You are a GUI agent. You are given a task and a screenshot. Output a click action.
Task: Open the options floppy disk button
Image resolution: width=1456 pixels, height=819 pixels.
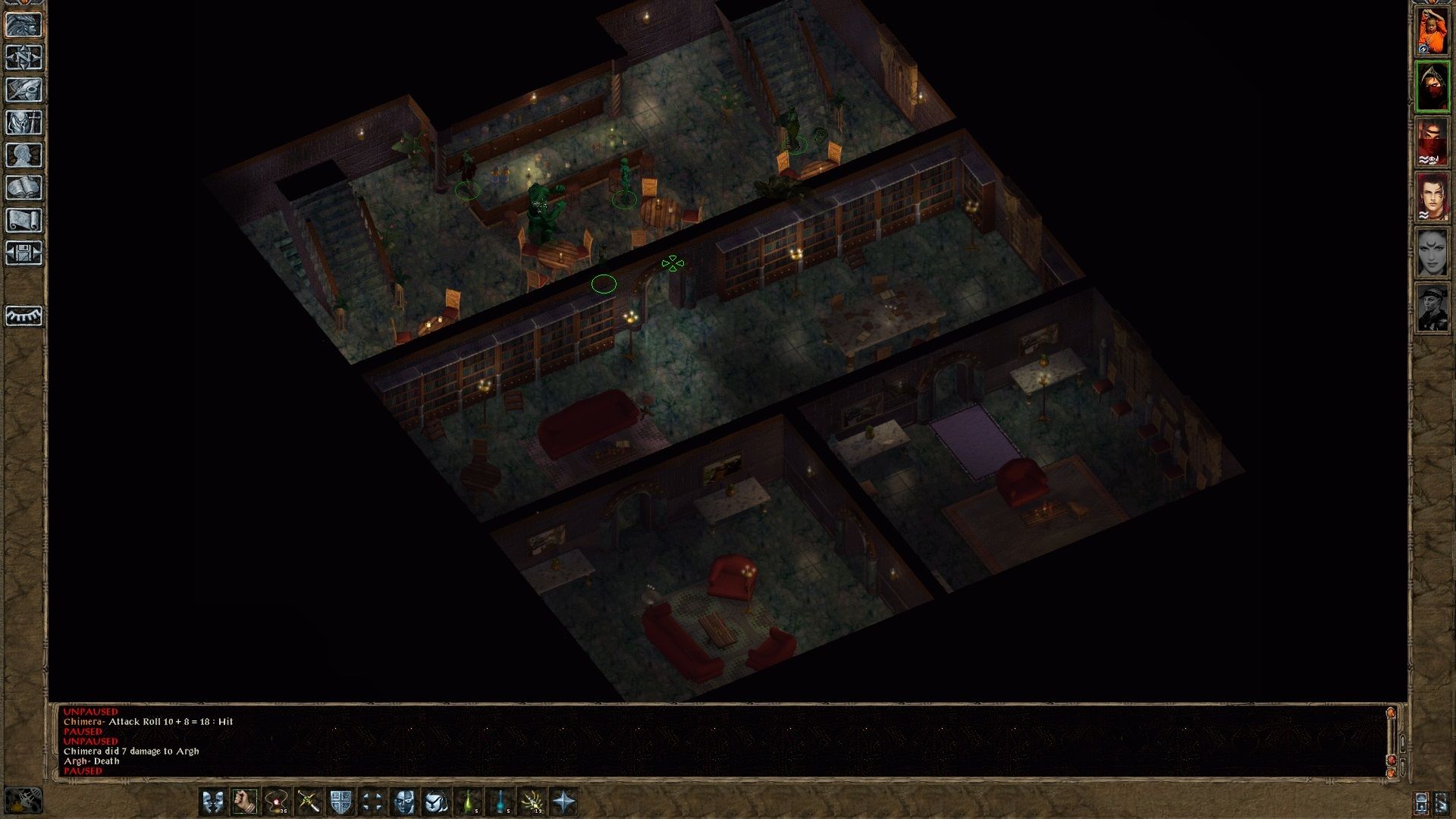coord(24,253)
